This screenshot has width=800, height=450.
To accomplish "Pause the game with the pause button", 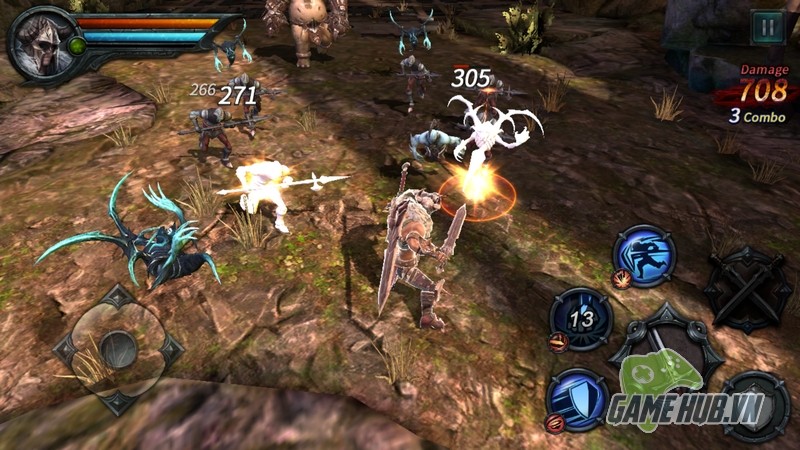I will tap(767, 27).
